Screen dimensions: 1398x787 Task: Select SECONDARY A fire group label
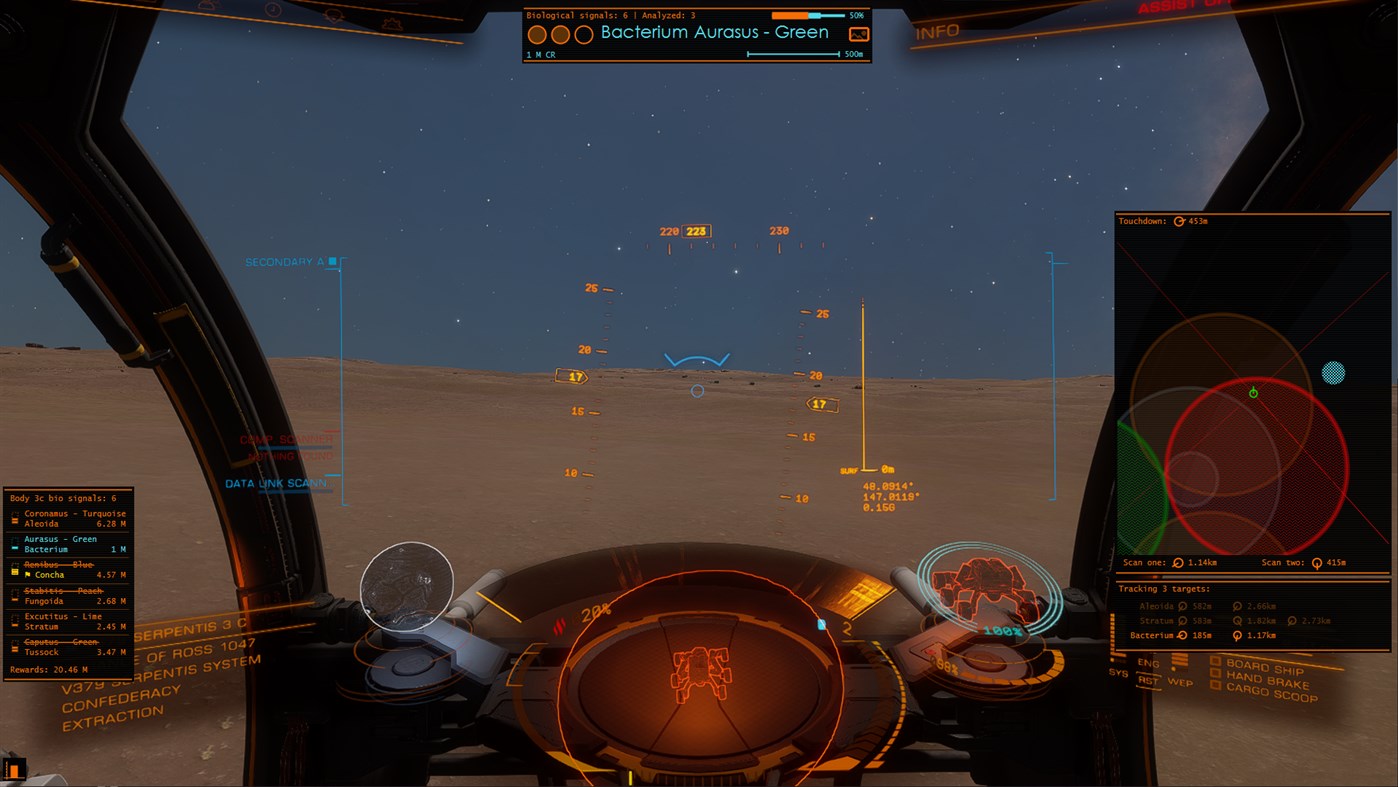[x=284, y=260]
